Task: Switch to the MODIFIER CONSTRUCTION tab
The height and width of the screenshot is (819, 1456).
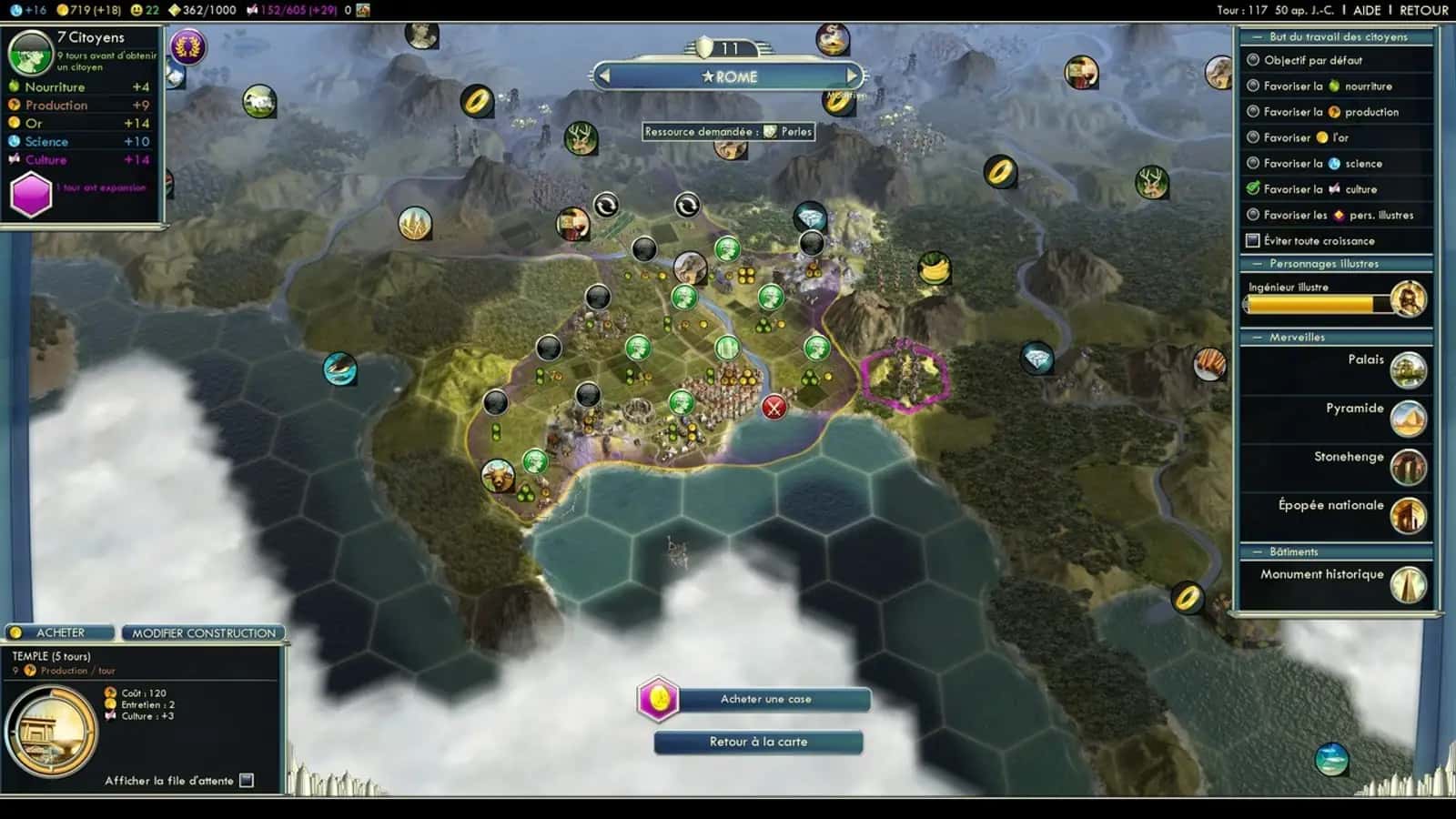Action: coord(203,632)
